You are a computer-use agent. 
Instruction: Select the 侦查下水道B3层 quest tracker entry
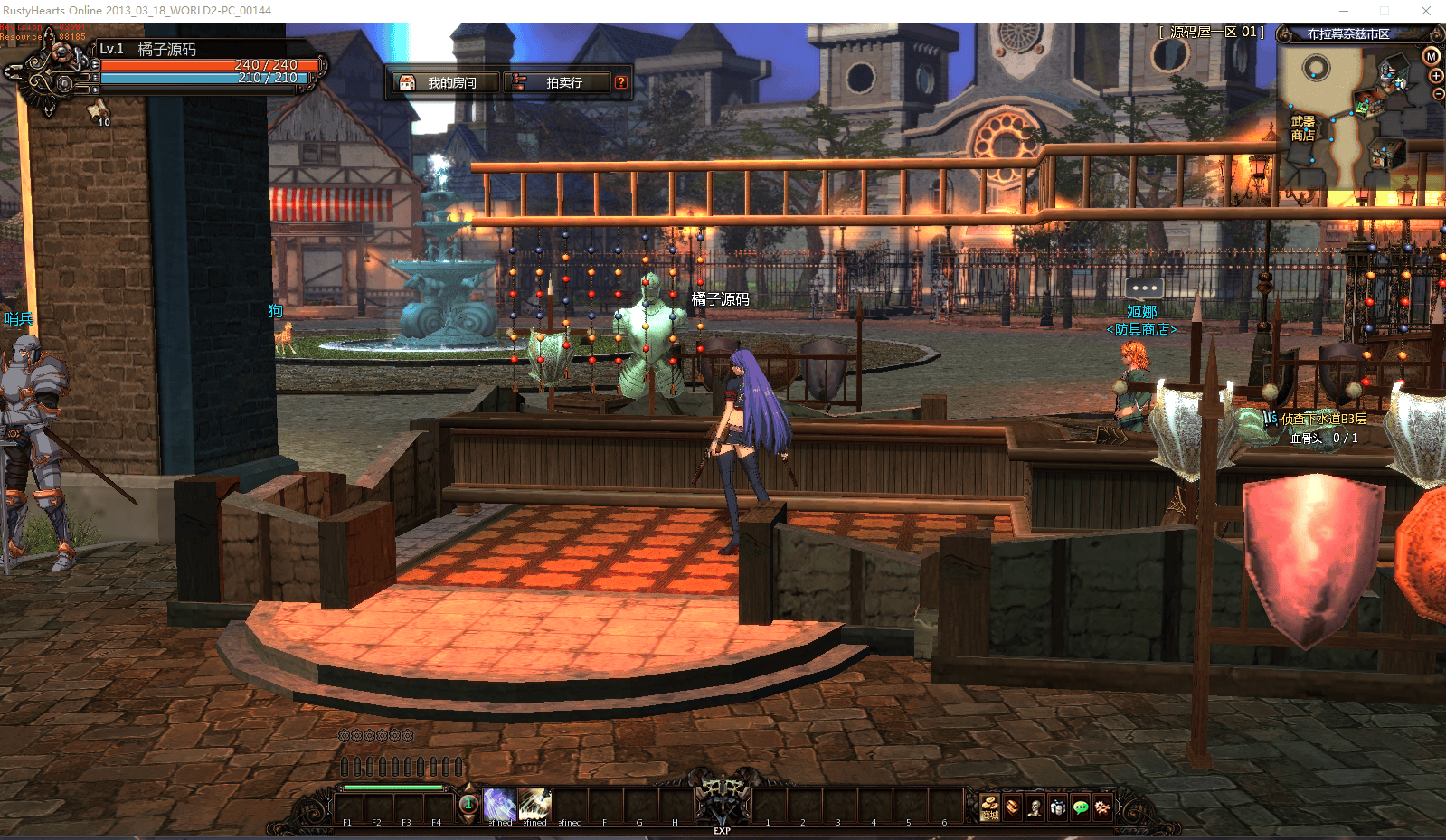point(1323,419)
